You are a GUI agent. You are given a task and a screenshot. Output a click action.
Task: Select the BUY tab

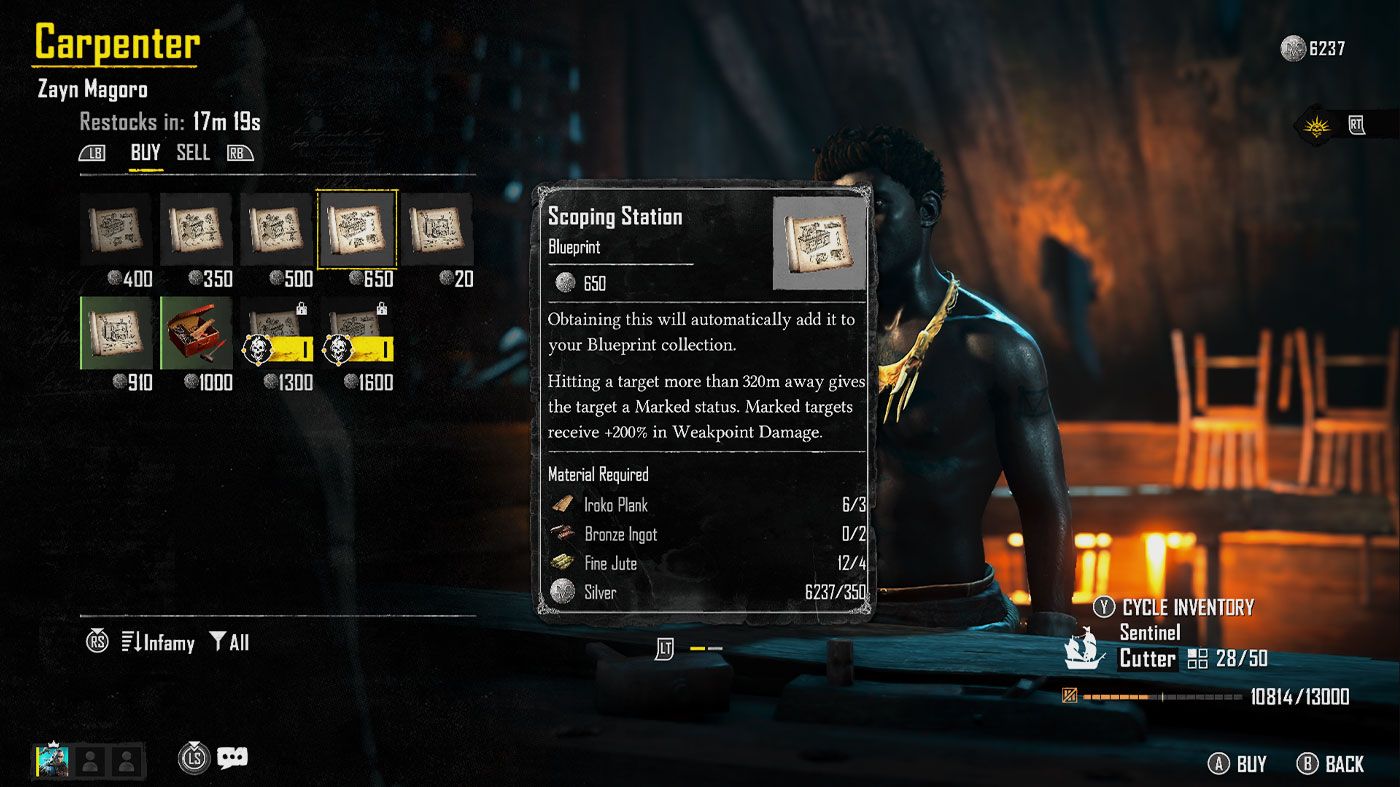click(145, 152)
